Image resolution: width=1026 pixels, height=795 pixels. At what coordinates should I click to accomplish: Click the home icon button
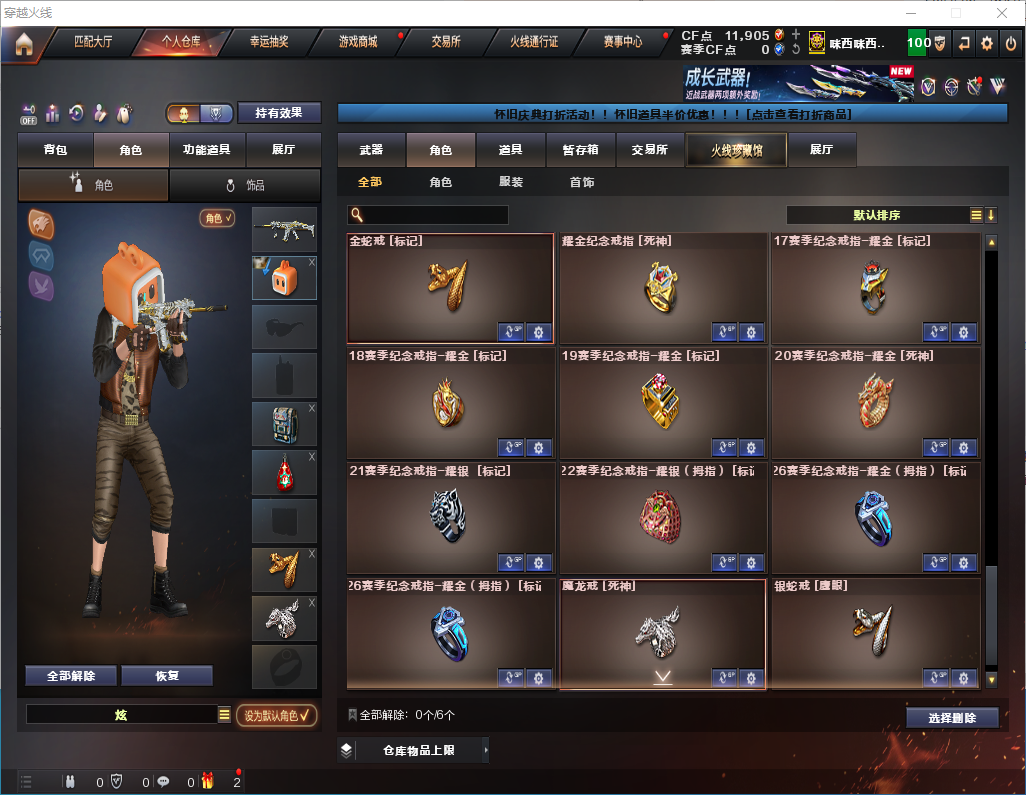click(23, 44)
